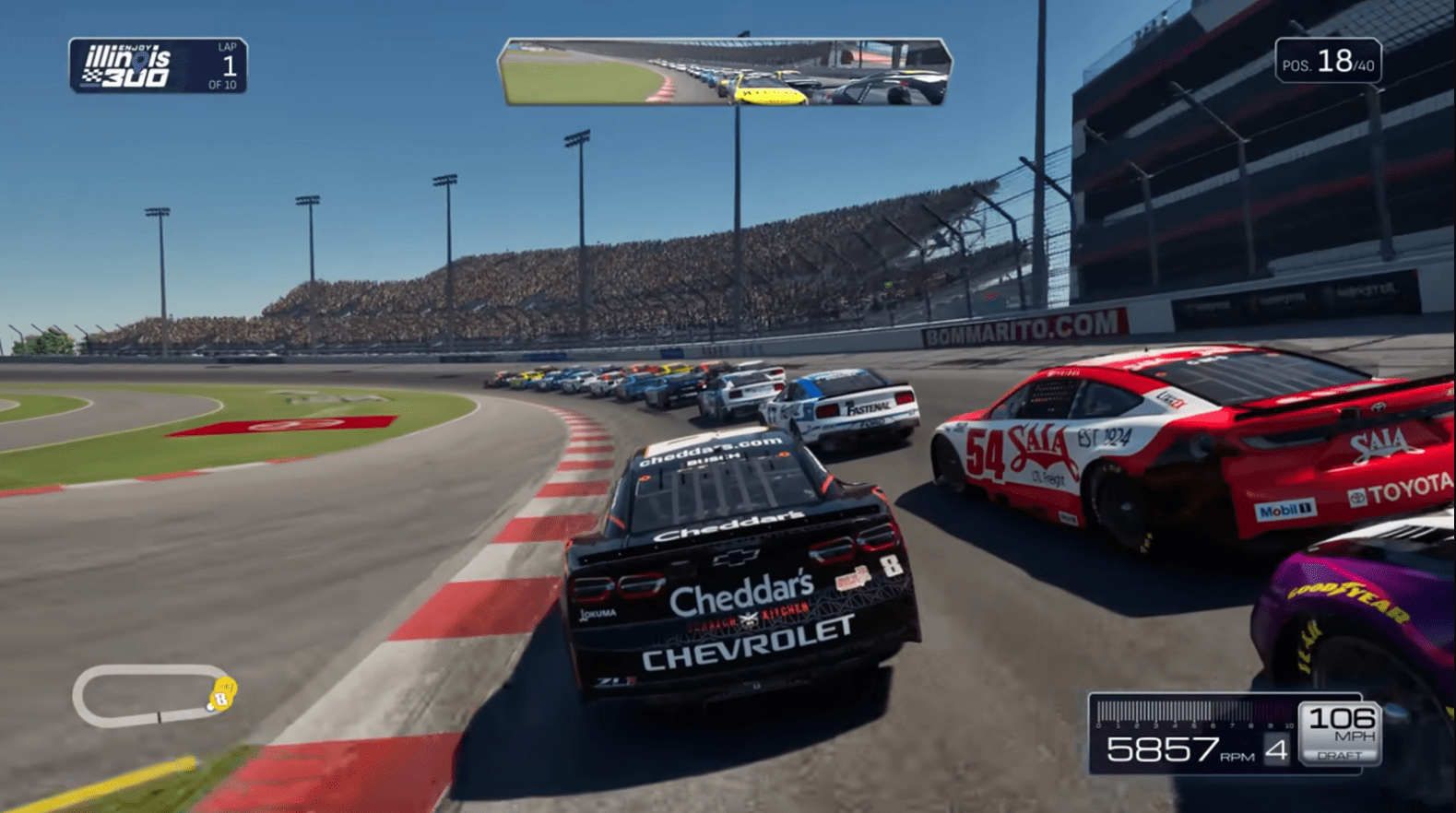Click the gear indicator showing 4
This screenshot has width=1456, height=813.
(x=1276, y=749)
